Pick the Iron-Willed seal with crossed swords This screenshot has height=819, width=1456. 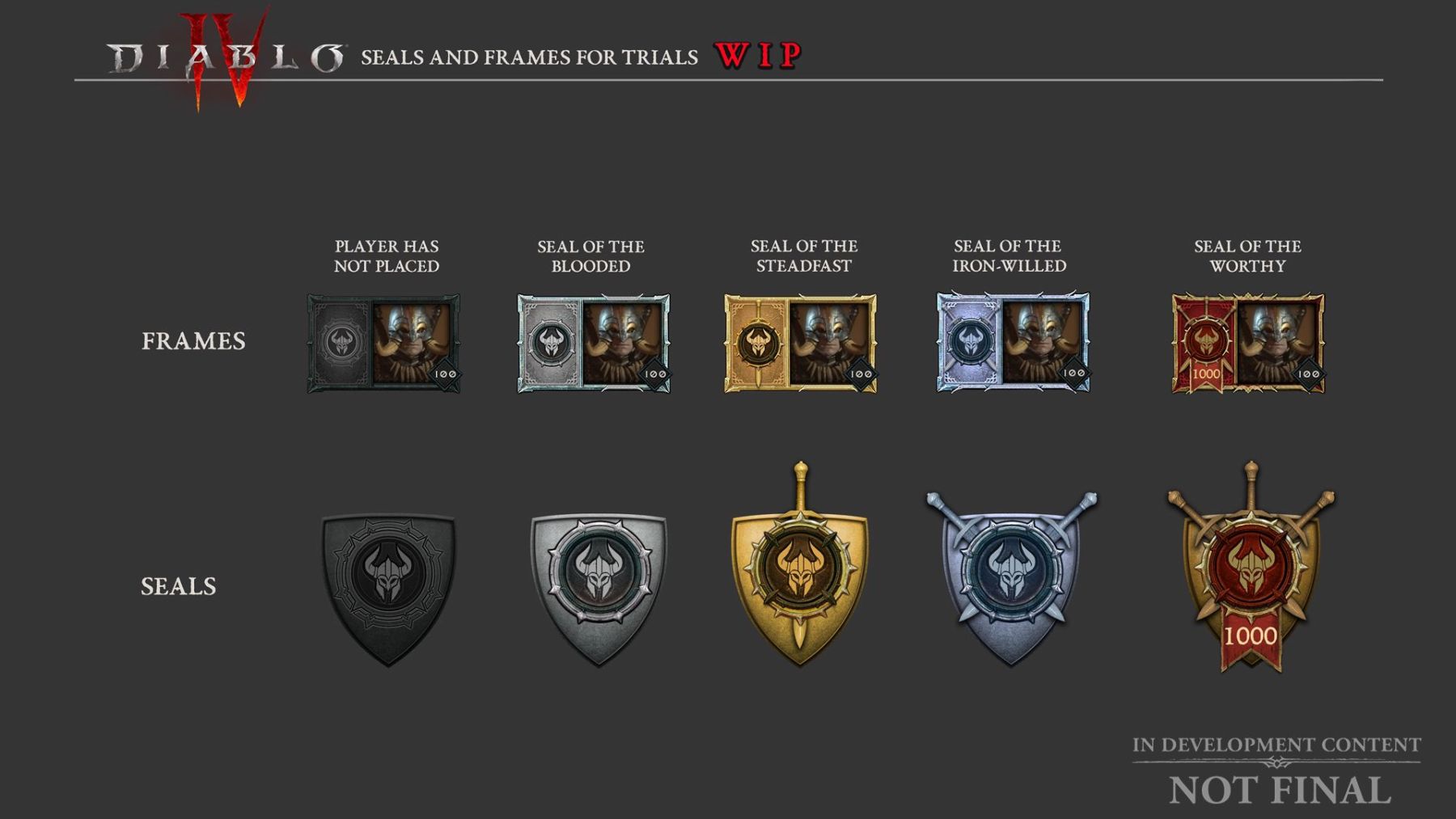point(1010,578)
